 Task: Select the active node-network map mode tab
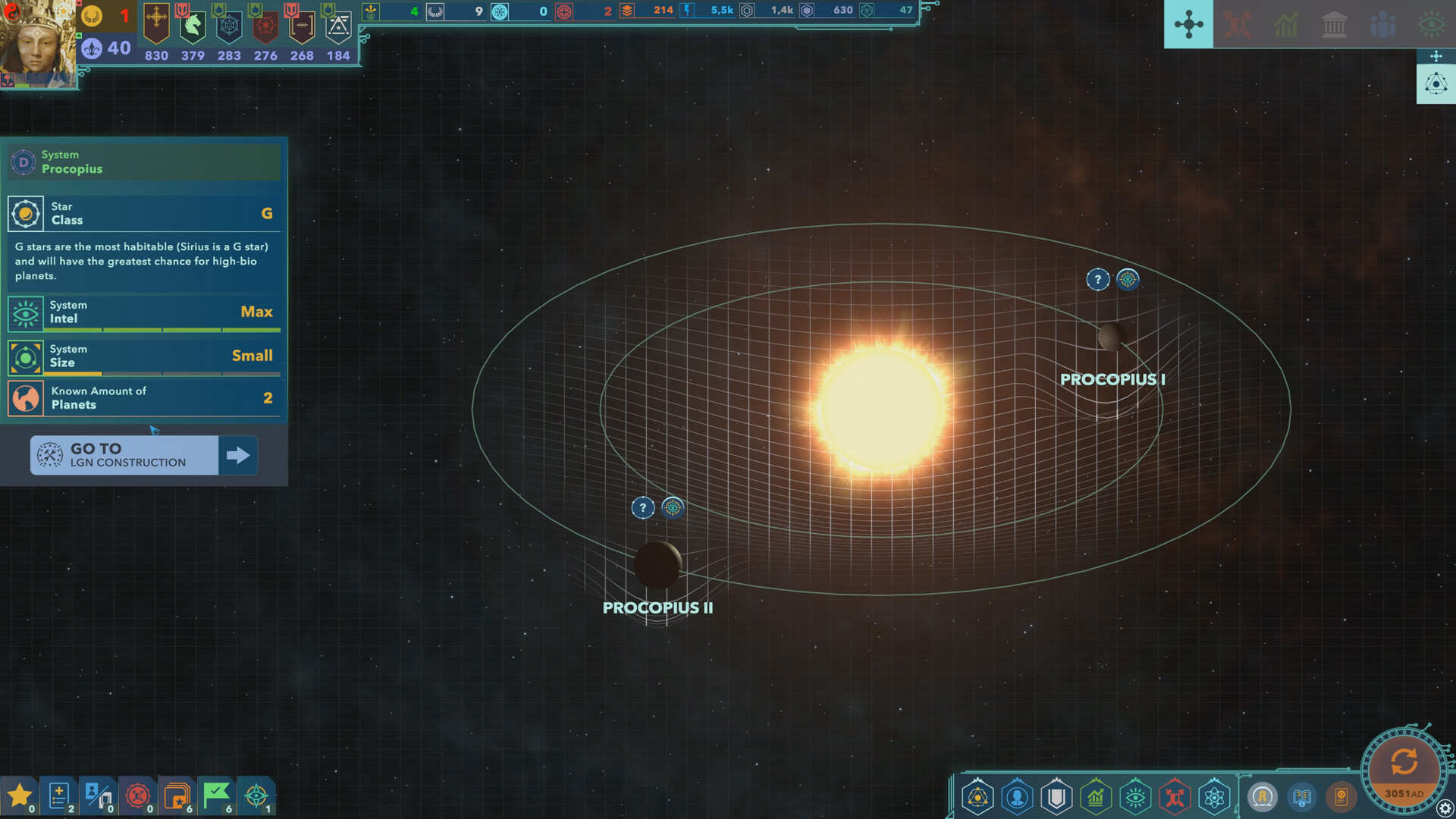(x=1188, y=24)
